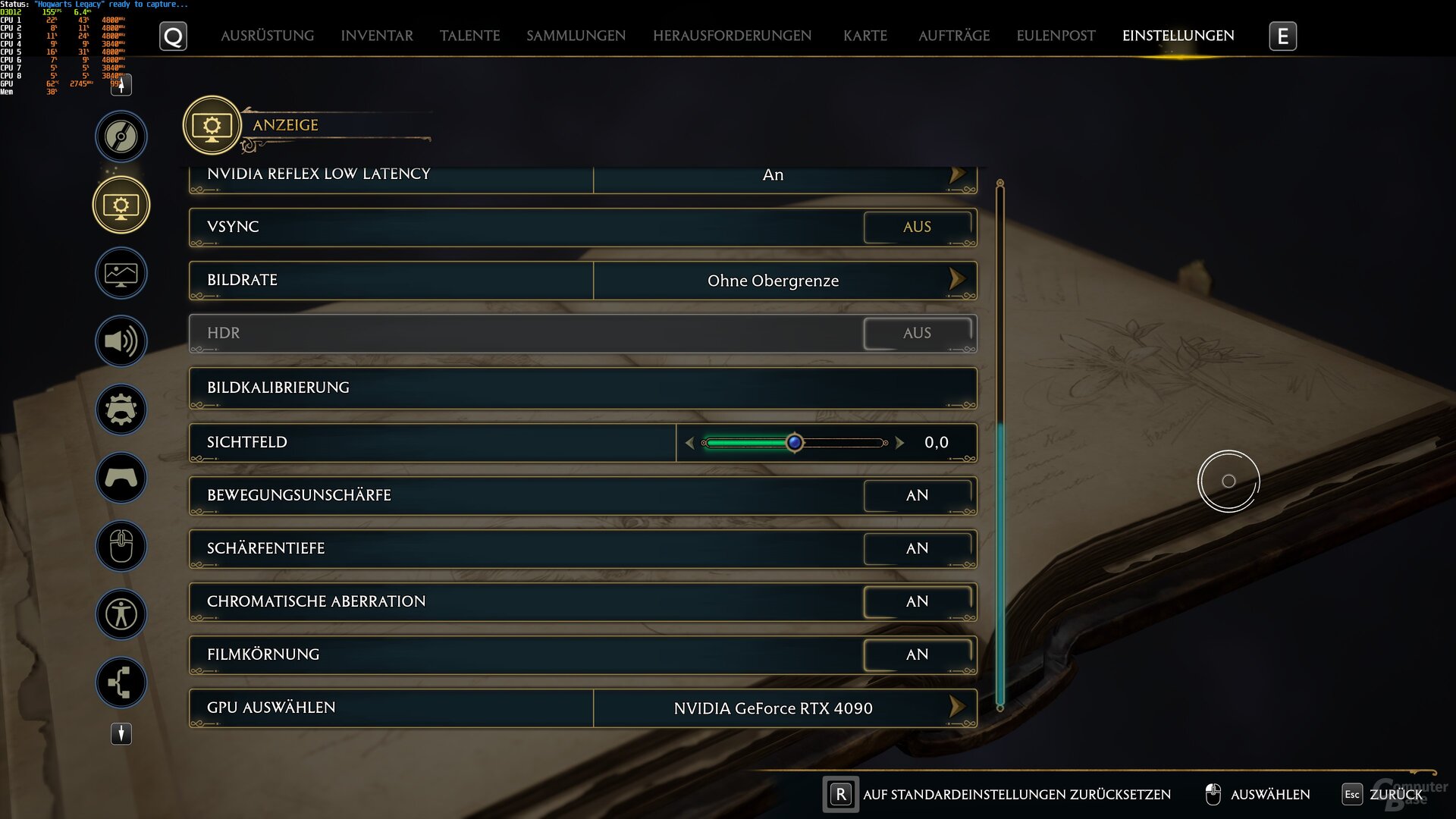Toggle the VSync setting
This screenshot has width=1456, height=819.
pyautogui.click(x=917, y=227)
